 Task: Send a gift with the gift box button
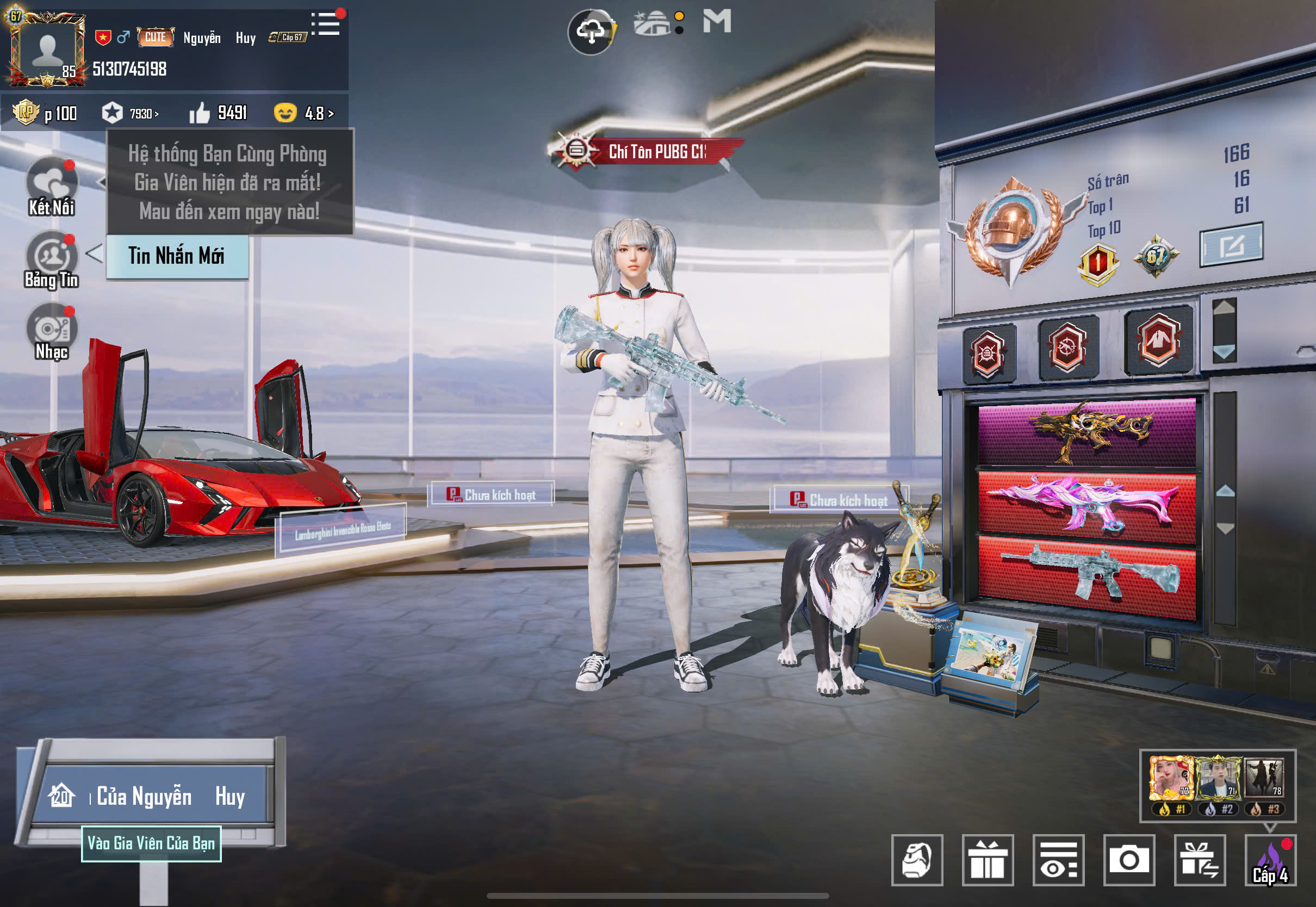[988, 859]
